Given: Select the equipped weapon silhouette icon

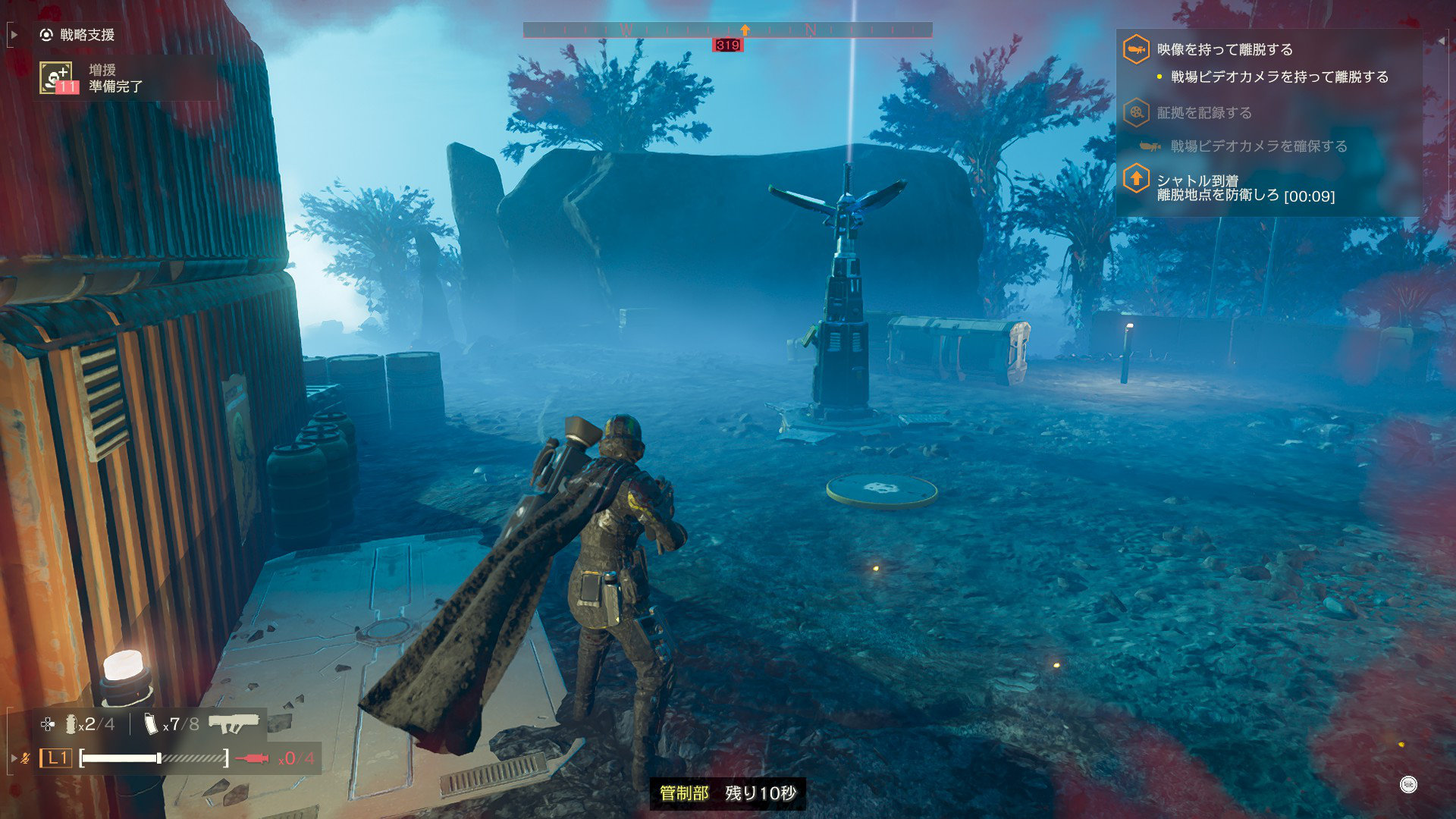Looking at the screenshot, I should coord(234,724).
